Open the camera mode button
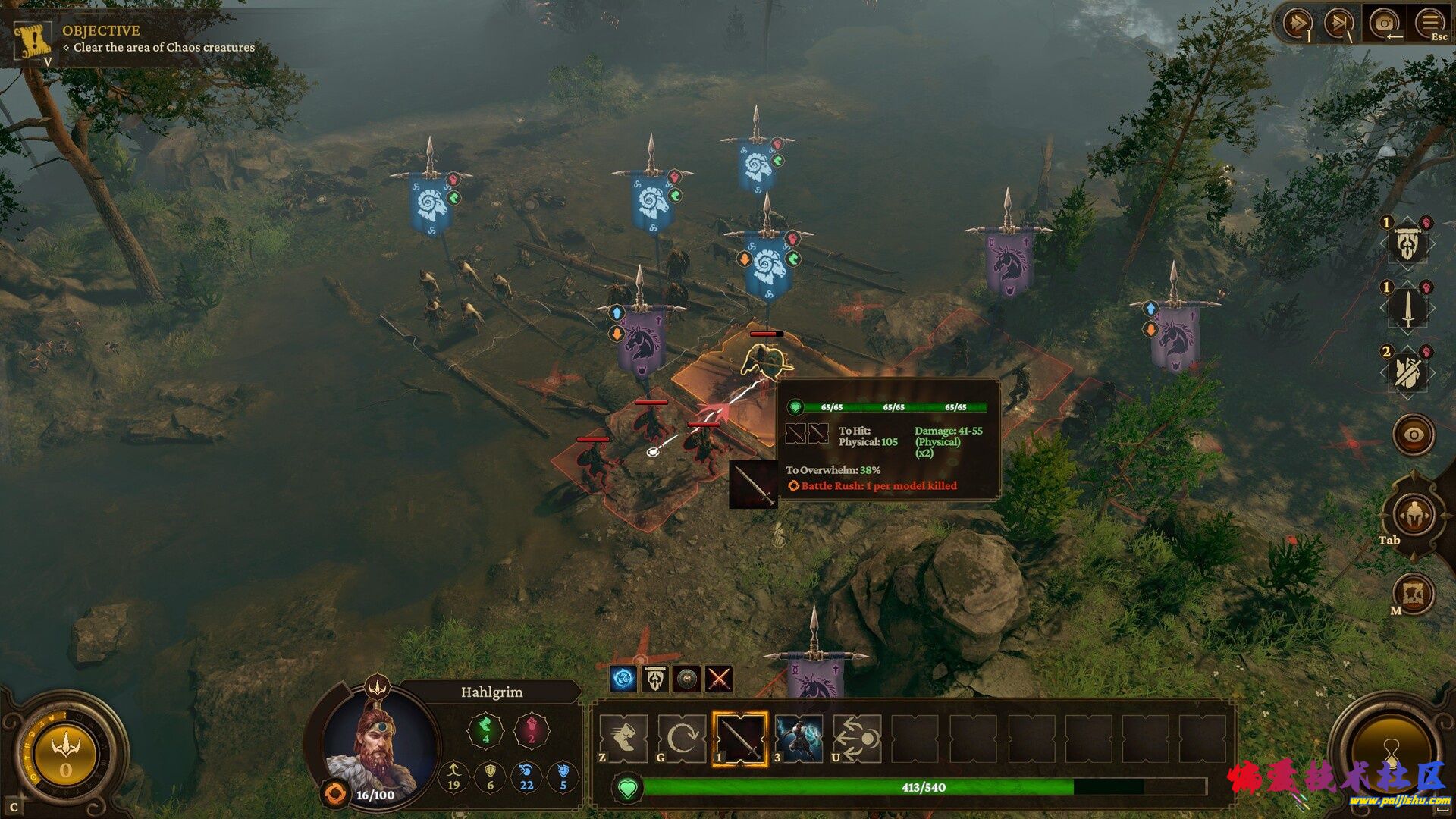The width and height of the screenshot is (1456, 819). pyautogui.click(x=1384, y=24)
